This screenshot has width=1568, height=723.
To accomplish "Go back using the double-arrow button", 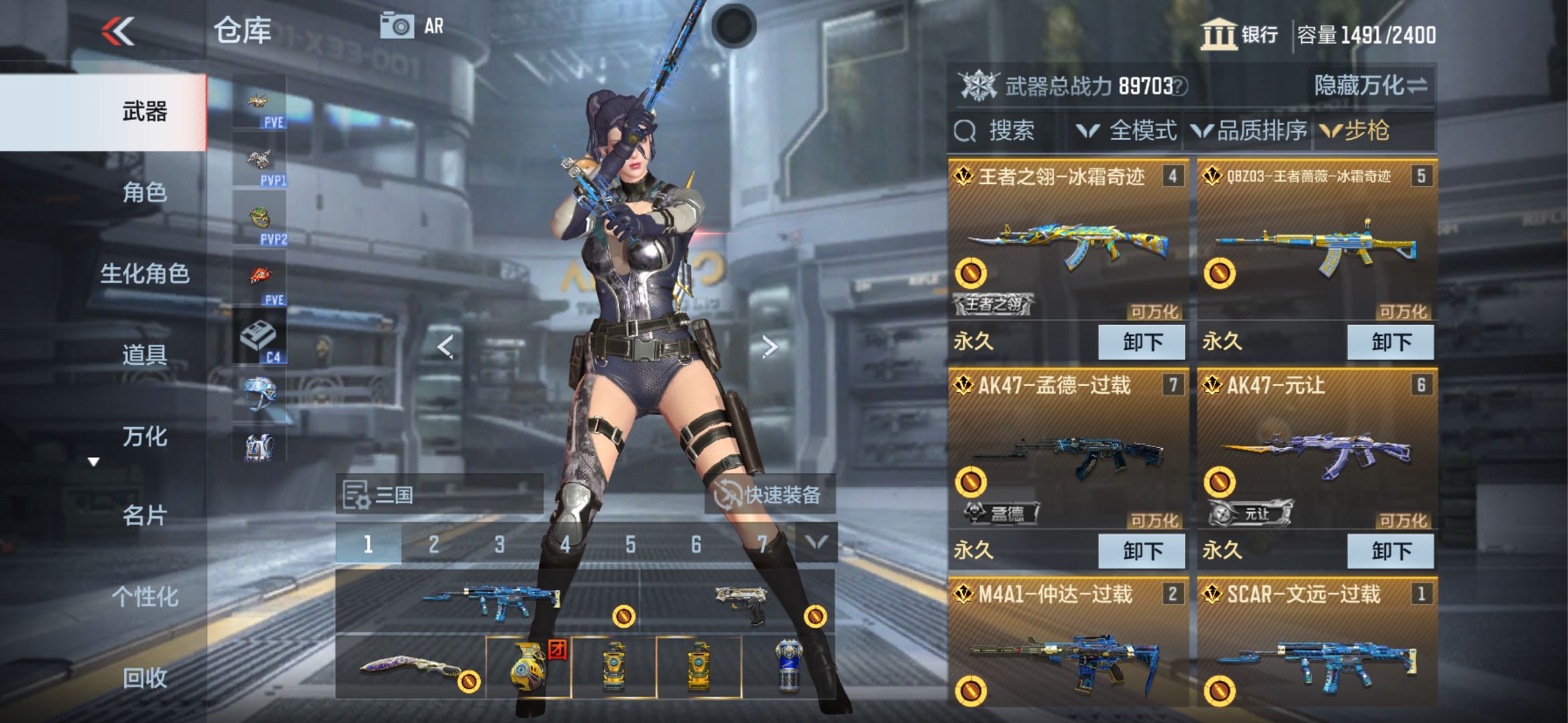I will coord(119,31).
